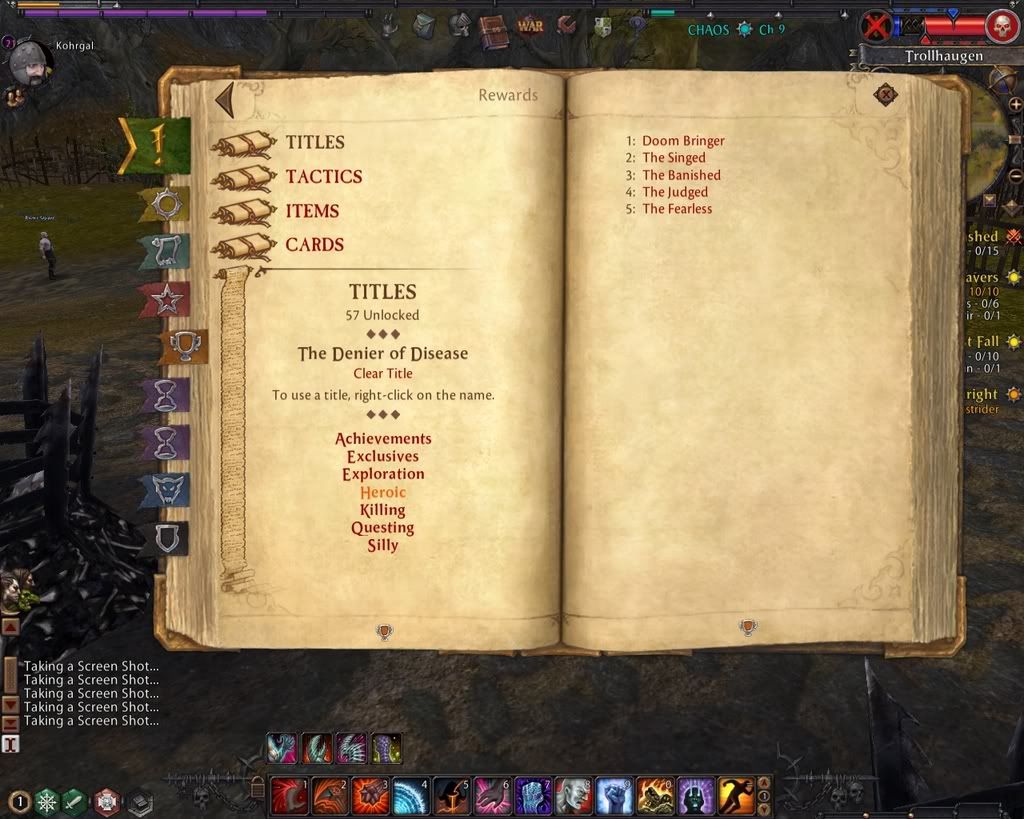Close the Tome of Knowledge book
Image resolution: width=1024 pixels, height=819 pixels.
pos(885,95)
